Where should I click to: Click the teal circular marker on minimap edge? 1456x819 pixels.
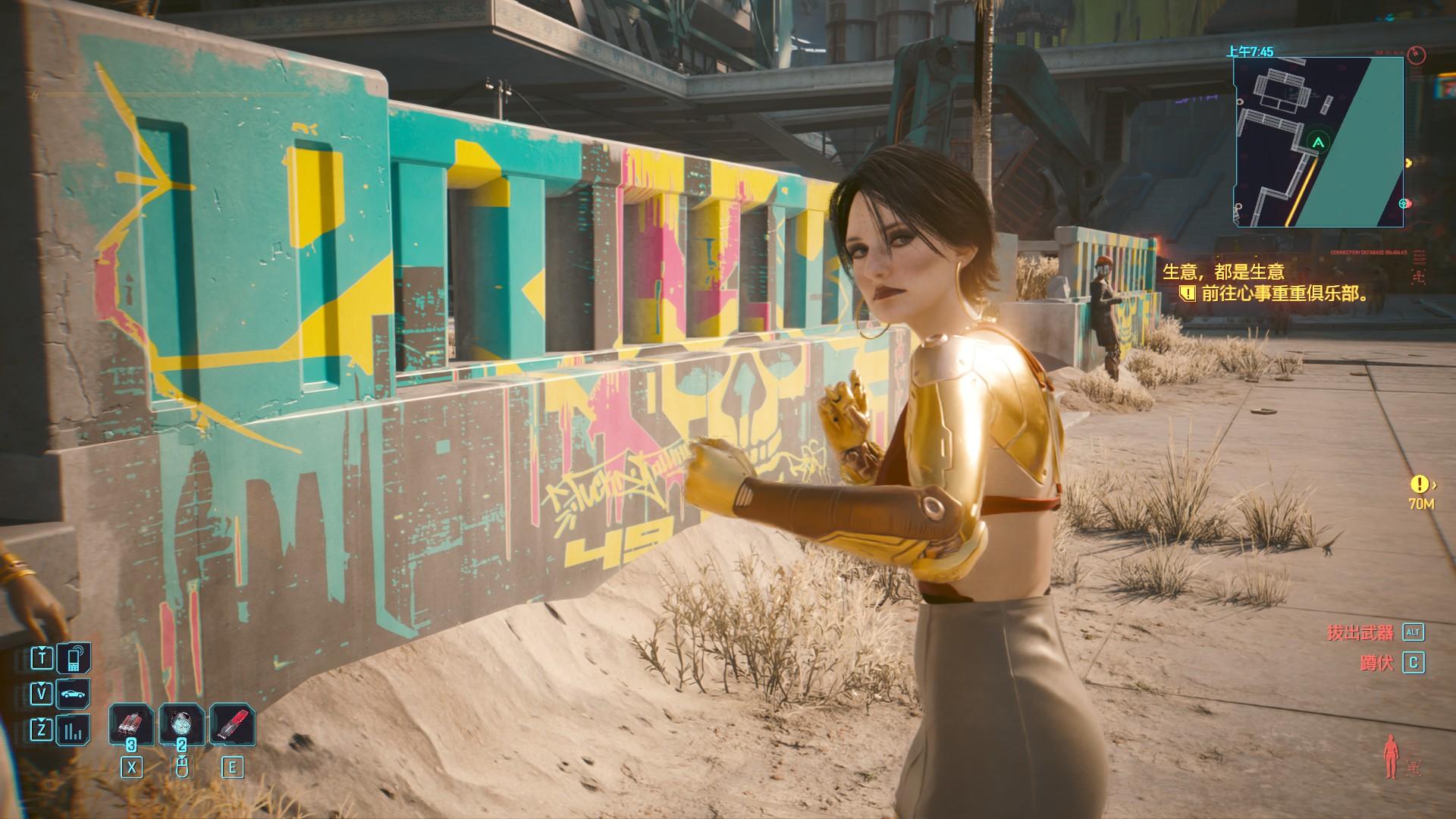[1404, 203]
